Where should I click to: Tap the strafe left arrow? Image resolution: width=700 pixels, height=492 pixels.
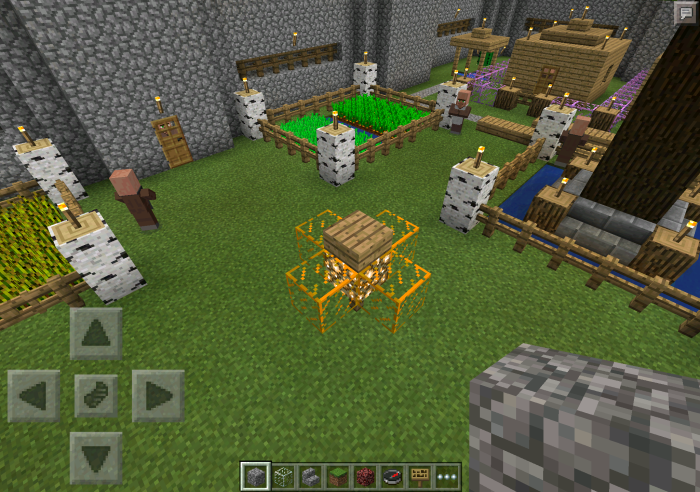click(34, 396)
